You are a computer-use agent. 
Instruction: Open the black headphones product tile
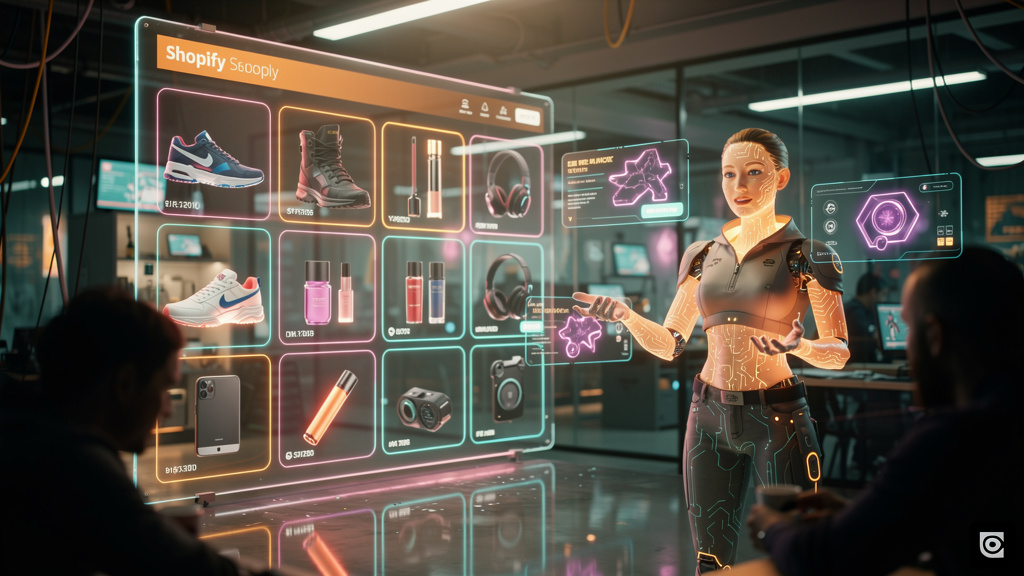(x=506, y=289)
